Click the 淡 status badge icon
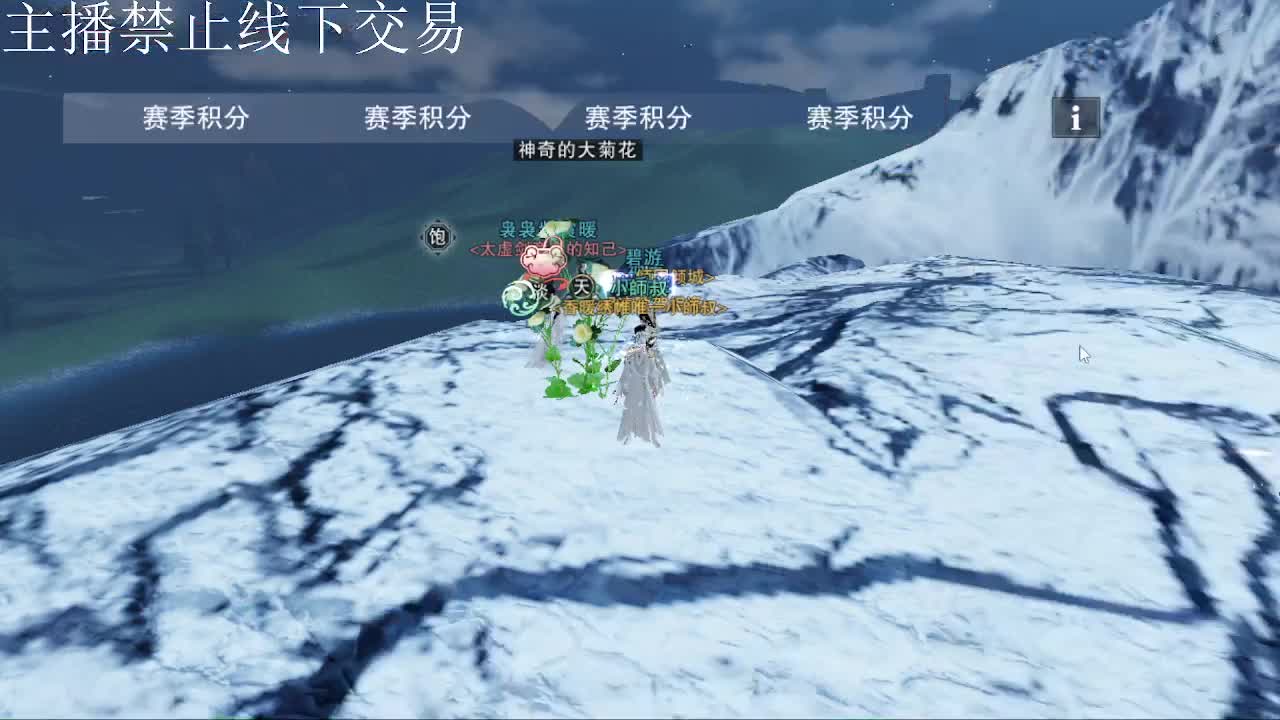1280x720 pixels. pyautogui.click(x=540, y=293)
